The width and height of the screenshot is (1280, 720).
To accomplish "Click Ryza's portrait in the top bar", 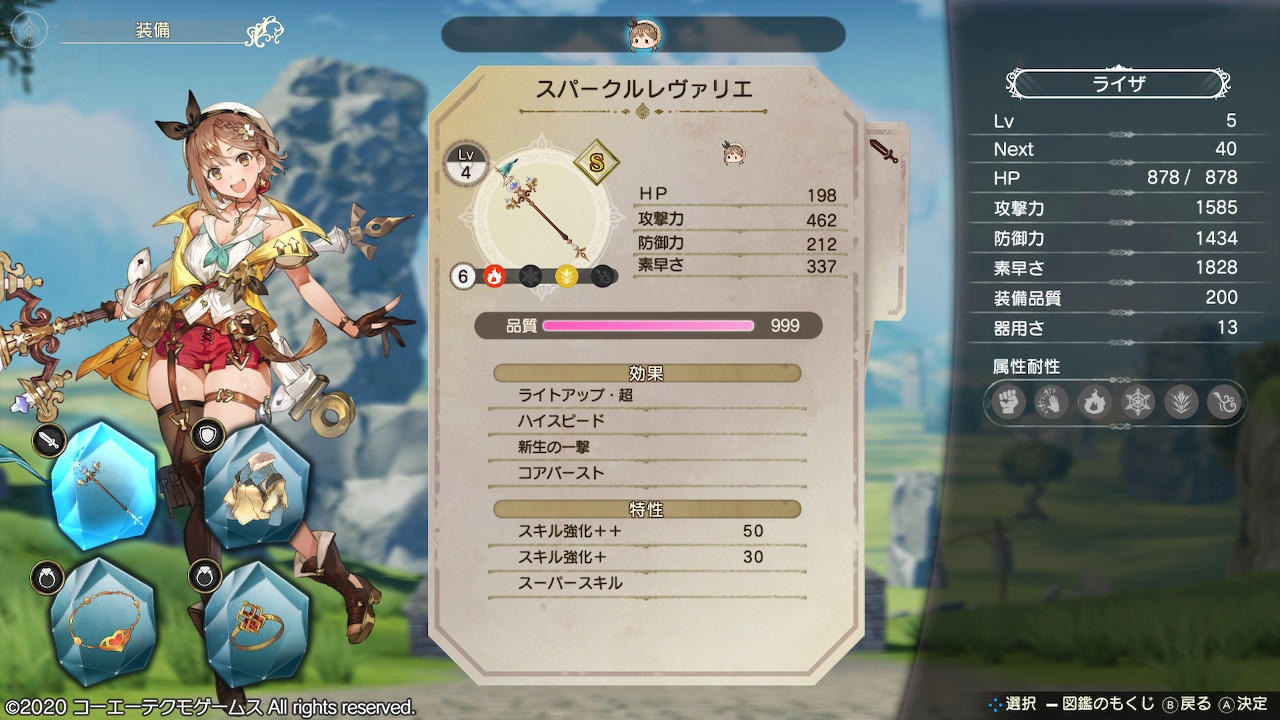I will 642,35.
